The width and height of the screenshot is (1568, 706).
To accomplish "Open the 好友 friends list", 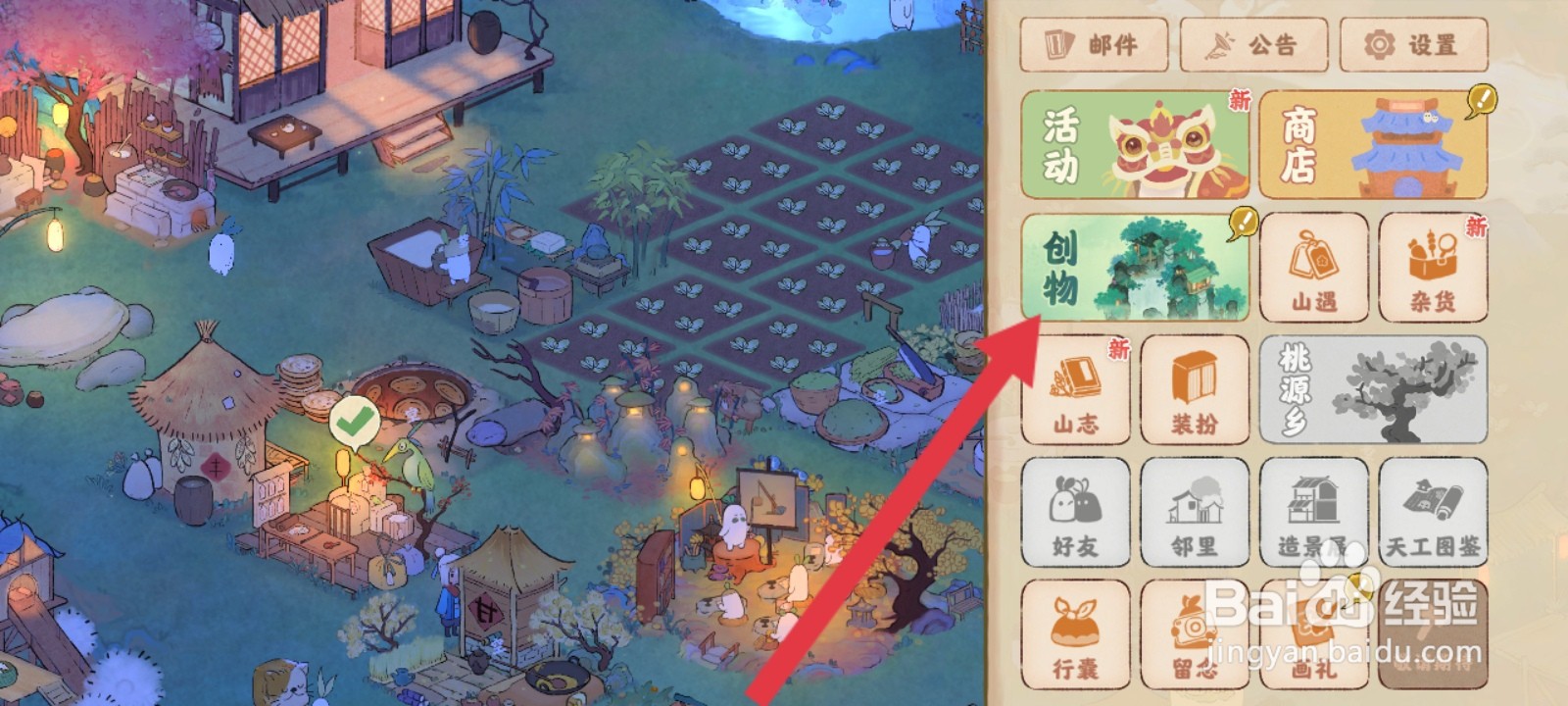I will tap(1075, 512).
